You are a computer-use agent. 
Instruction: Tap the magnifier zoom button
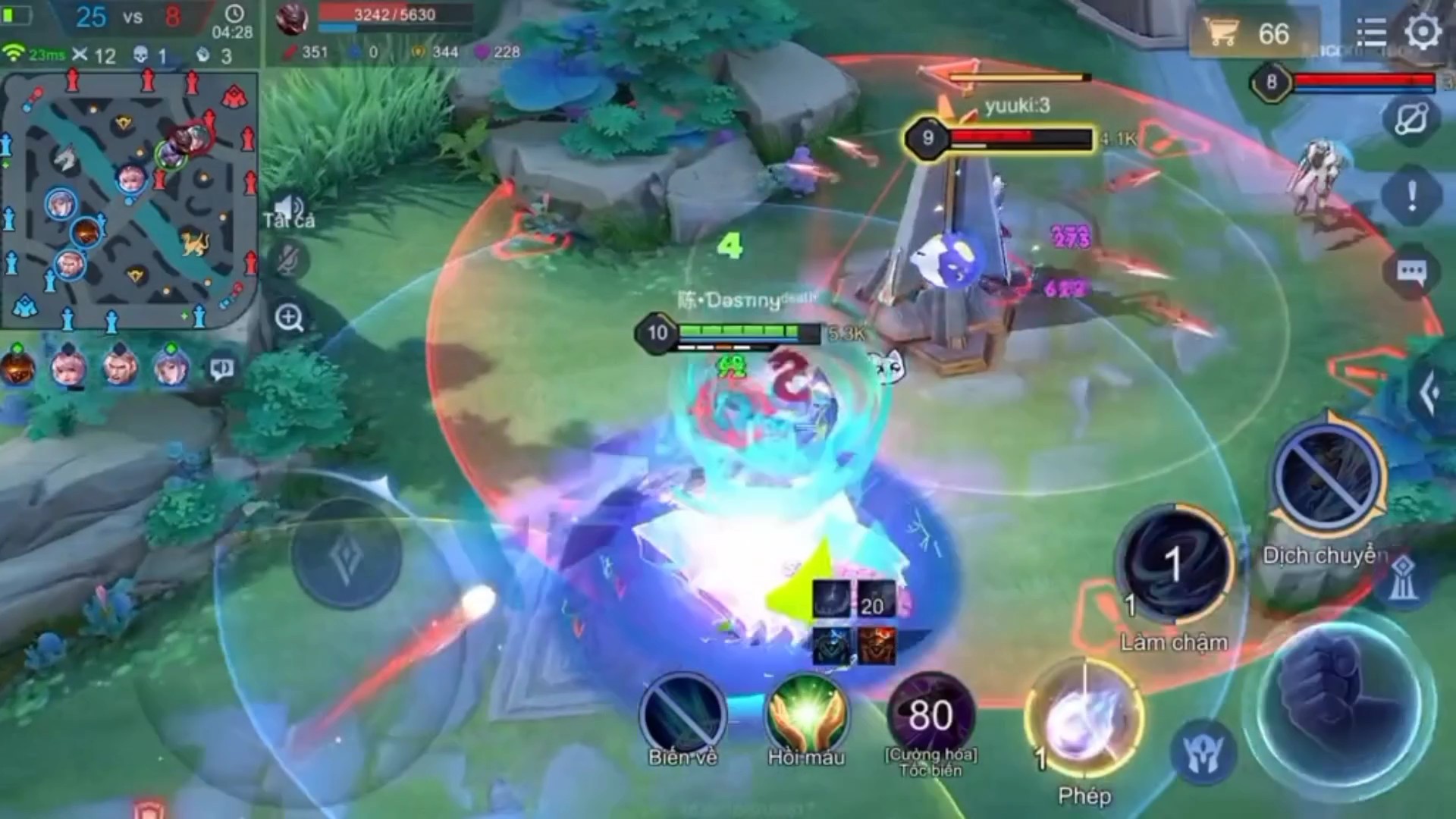click(290, 318)
